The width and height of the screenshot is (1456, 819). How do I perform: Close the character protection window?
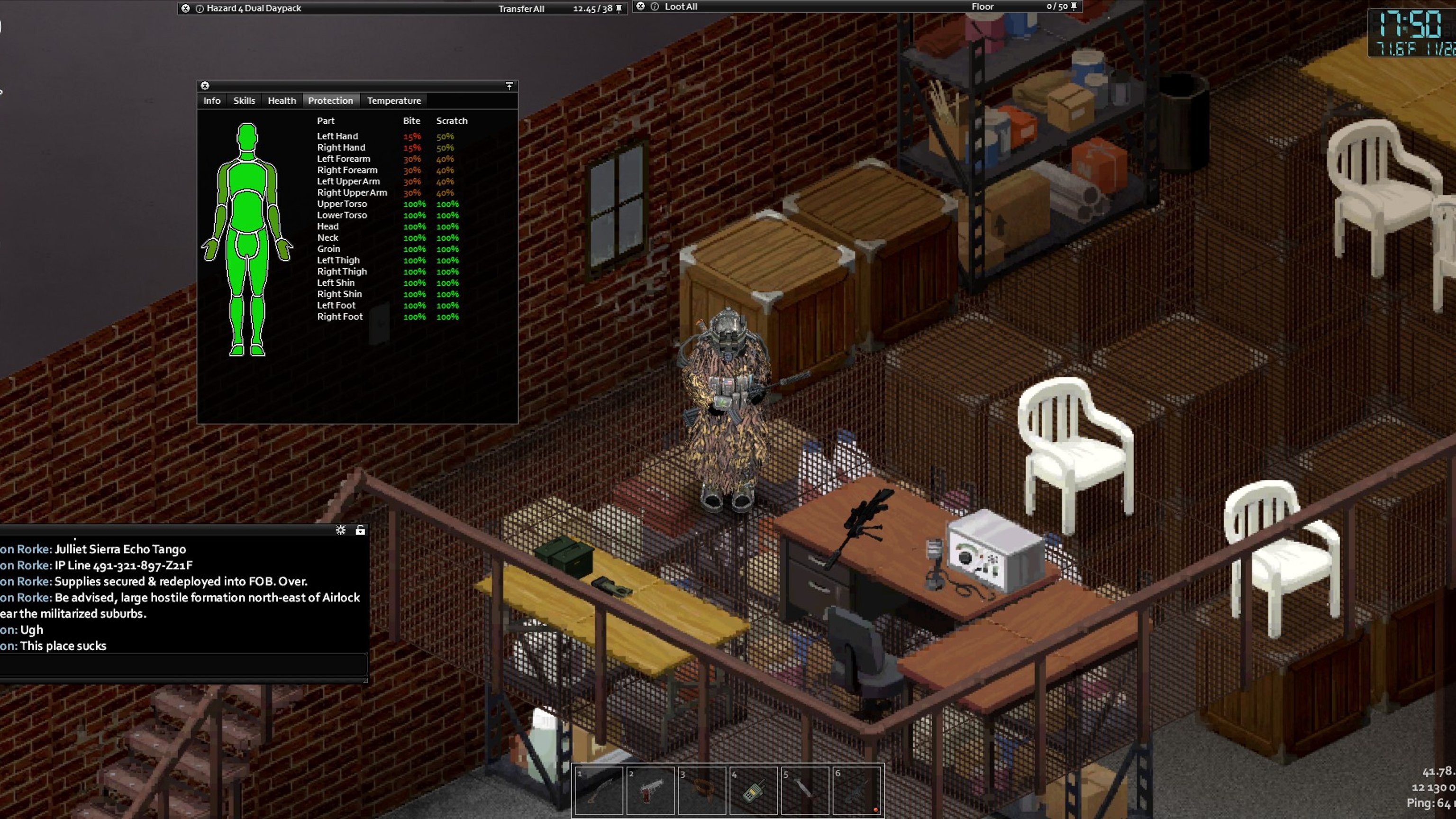tap(205, 86)
